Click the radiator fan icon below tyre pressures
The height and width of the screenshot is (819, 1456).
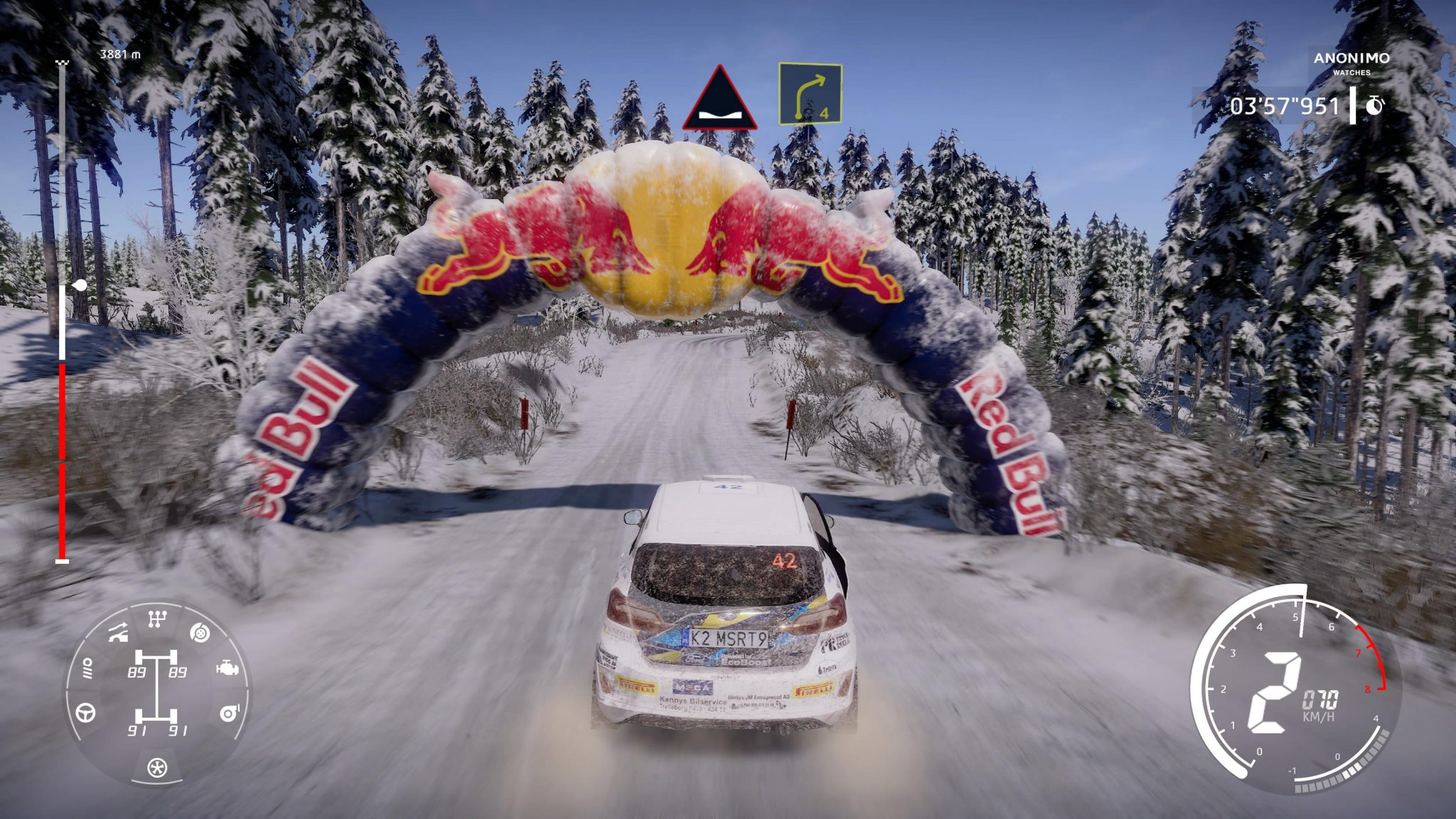tap(158, 769)
